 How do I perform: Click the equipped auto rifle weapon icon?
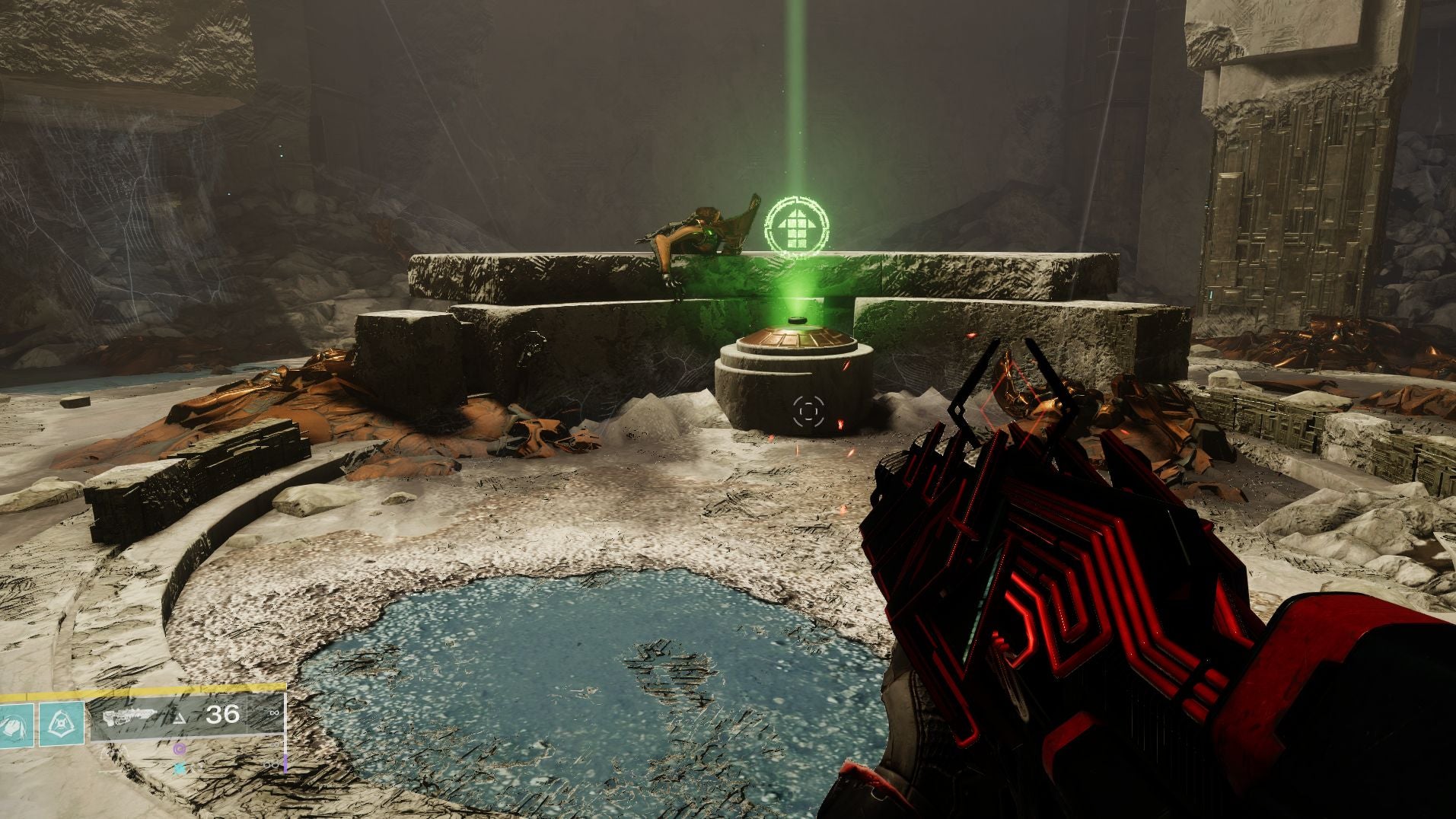[131, 715]
